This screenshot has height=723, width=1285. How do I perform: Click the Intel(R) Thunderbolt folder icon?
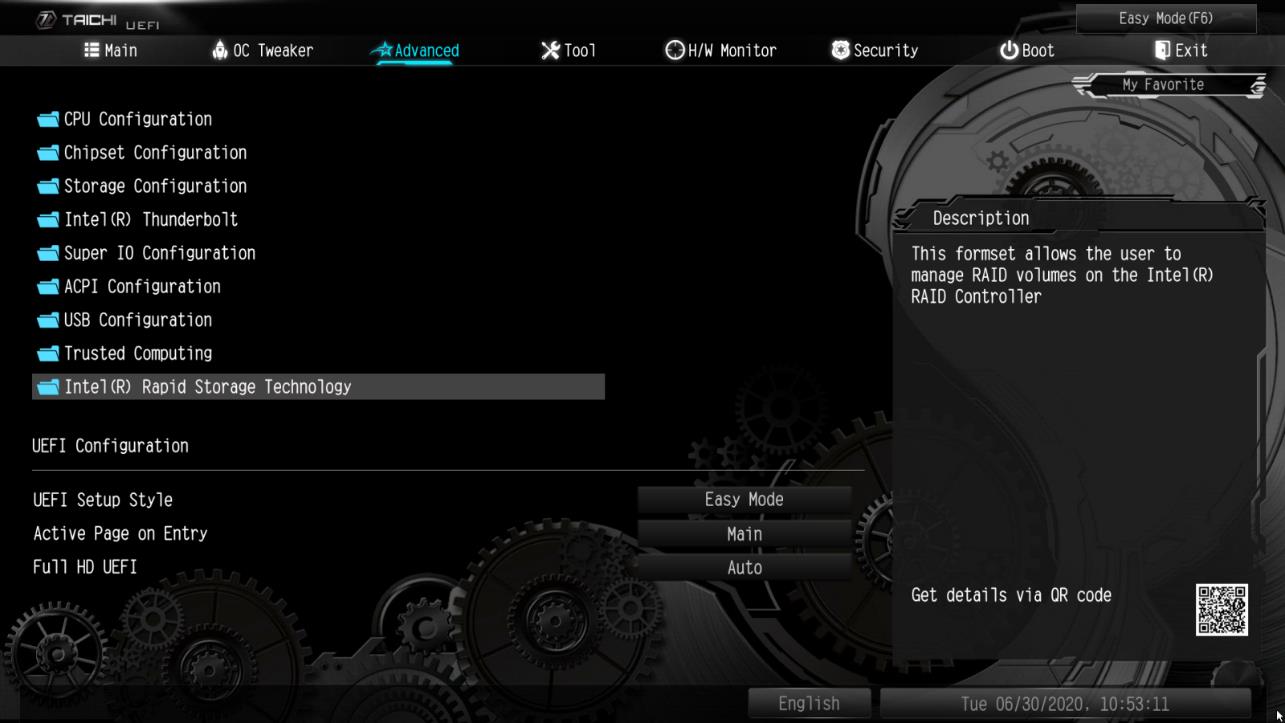coord(46,219)
